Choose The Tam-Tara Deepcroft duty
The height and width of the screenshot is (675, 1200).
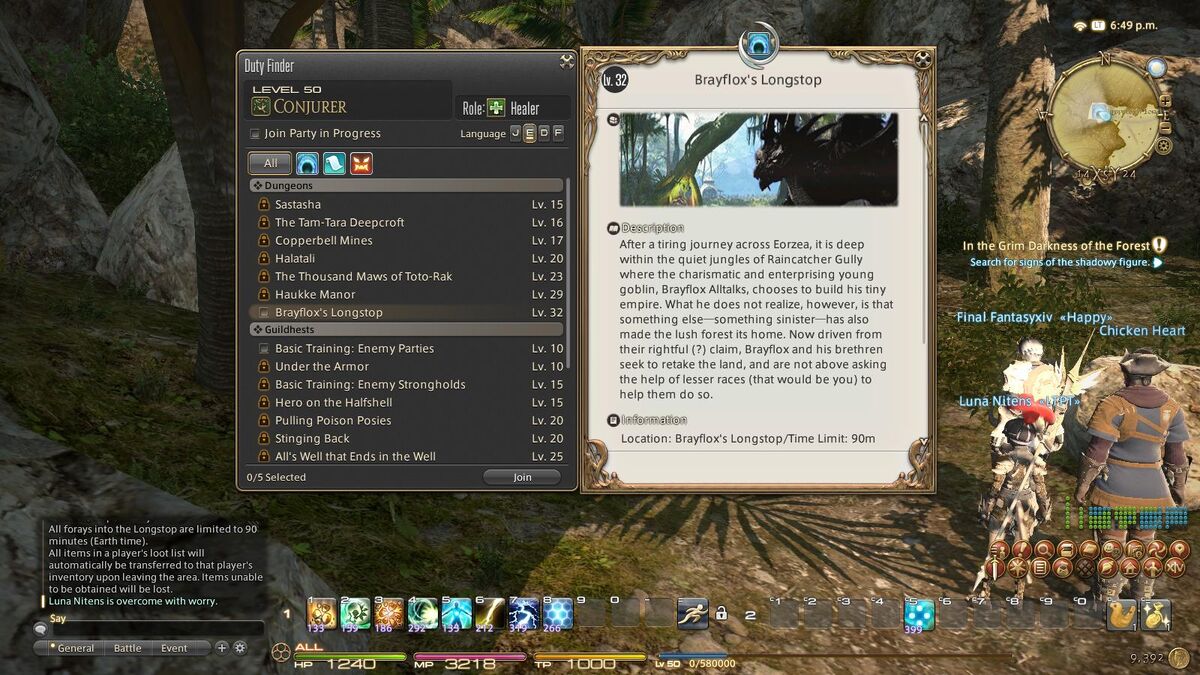pos(339,223)
